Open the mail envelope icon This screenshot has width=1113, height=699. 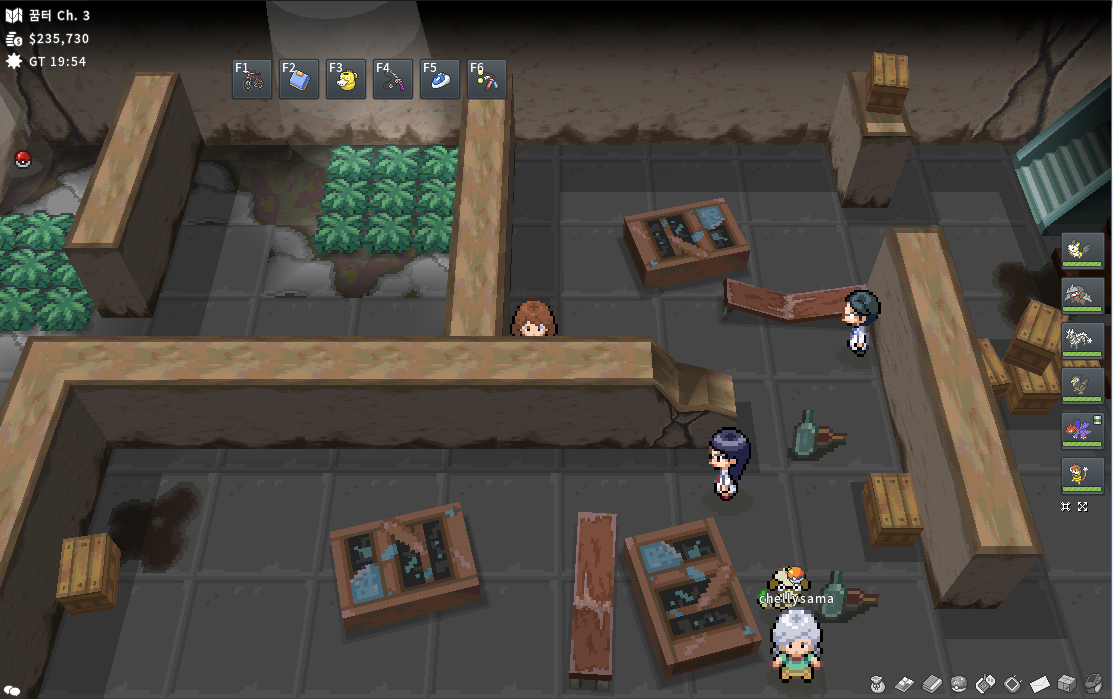[1040, 684]
